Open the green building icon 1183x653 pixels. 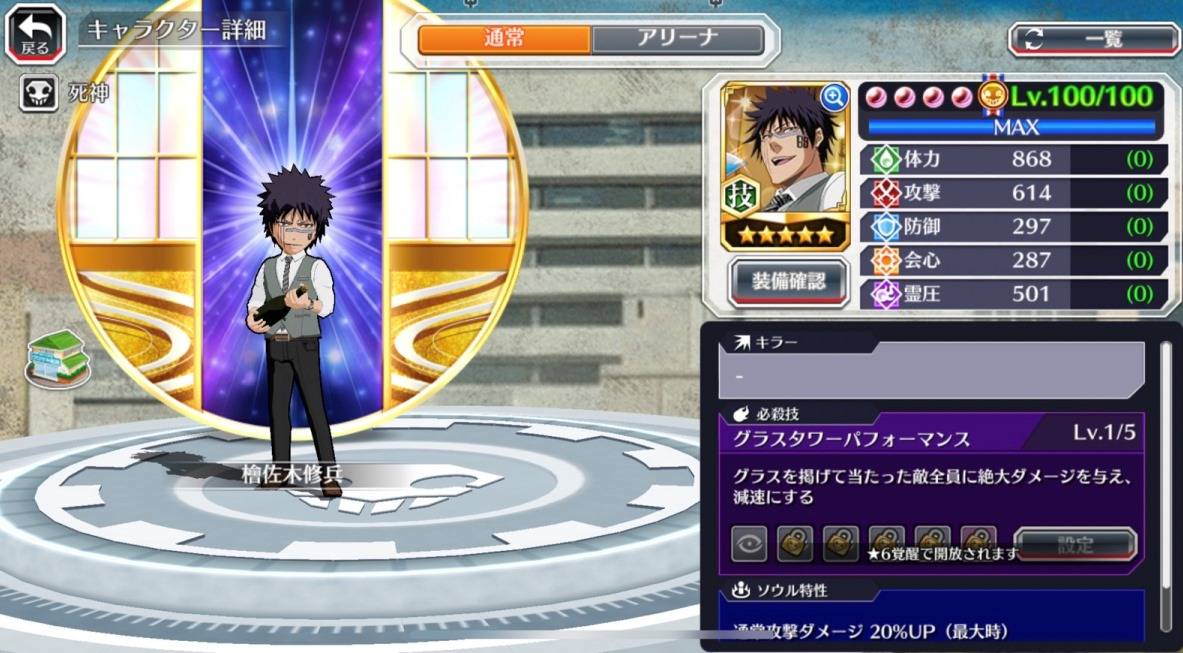[58, 357]
